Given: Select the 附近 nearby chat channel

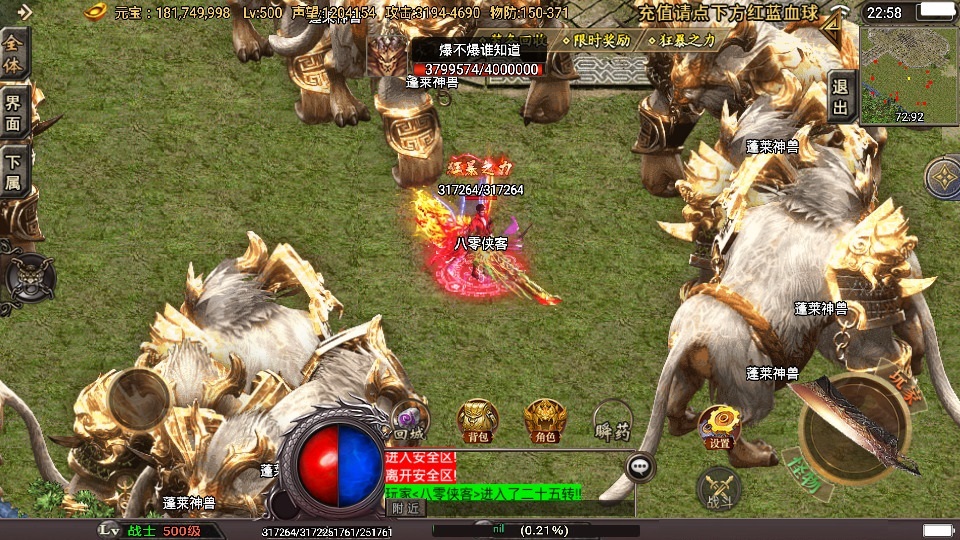Looking at the screenshot, I should (x=404, y=508).
